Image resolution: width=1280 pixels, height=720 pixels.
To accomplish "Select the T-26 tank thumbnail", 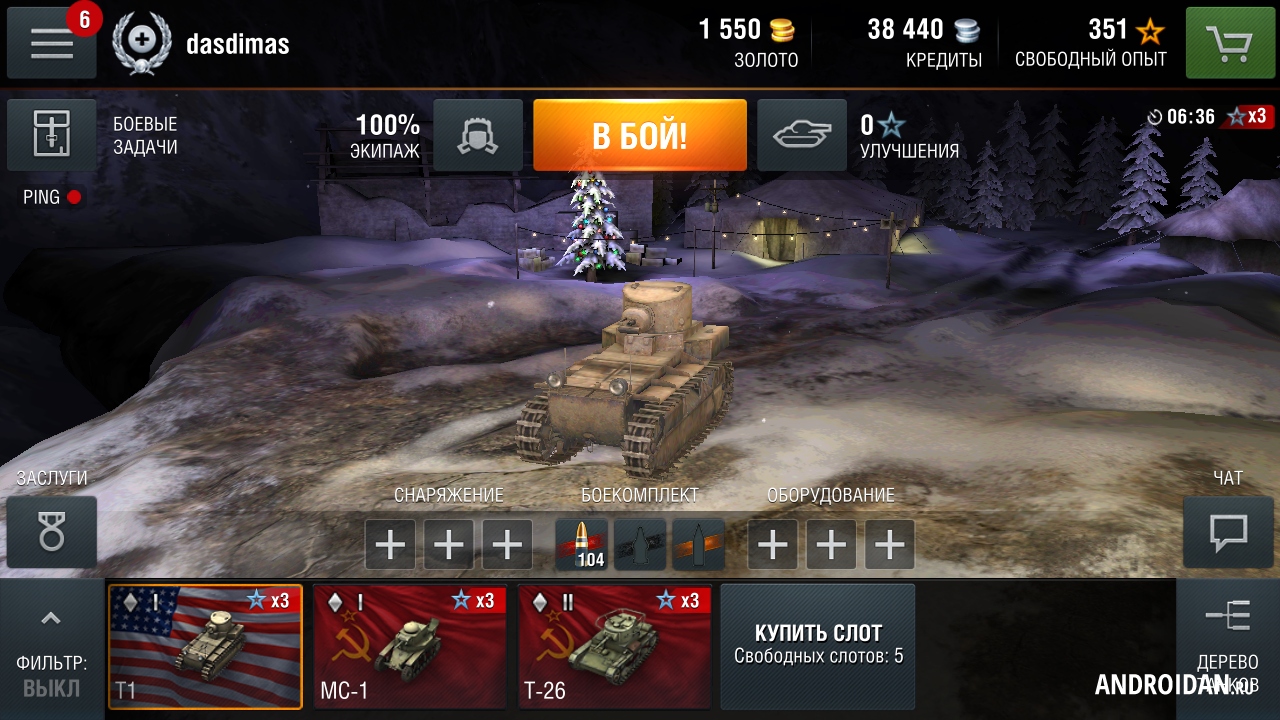I will (x=614, y=646).
